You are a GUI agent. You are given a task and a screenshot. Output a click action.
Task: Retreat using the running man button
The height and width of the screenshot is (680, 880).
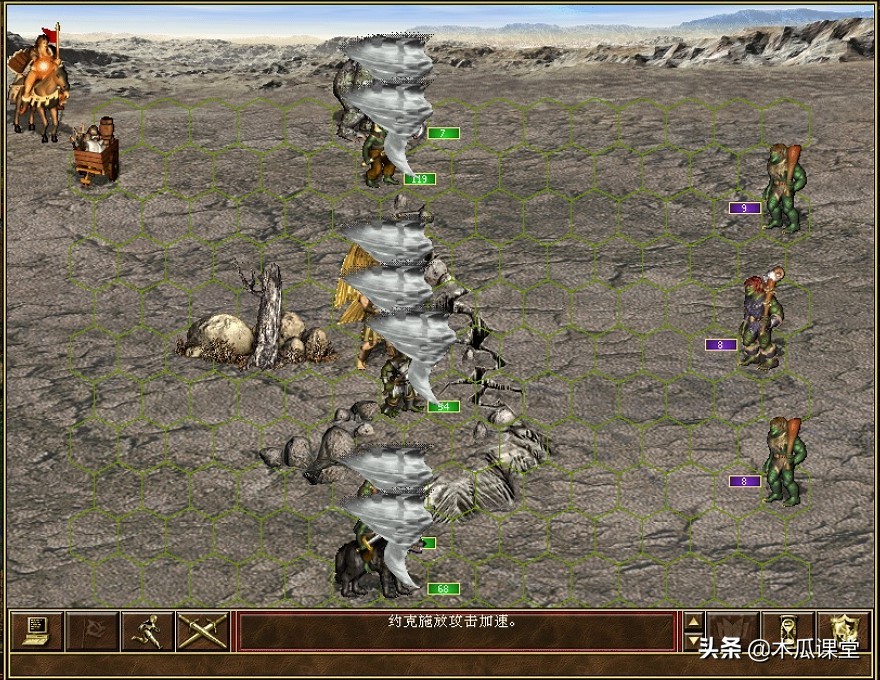[x=147, y=630]
